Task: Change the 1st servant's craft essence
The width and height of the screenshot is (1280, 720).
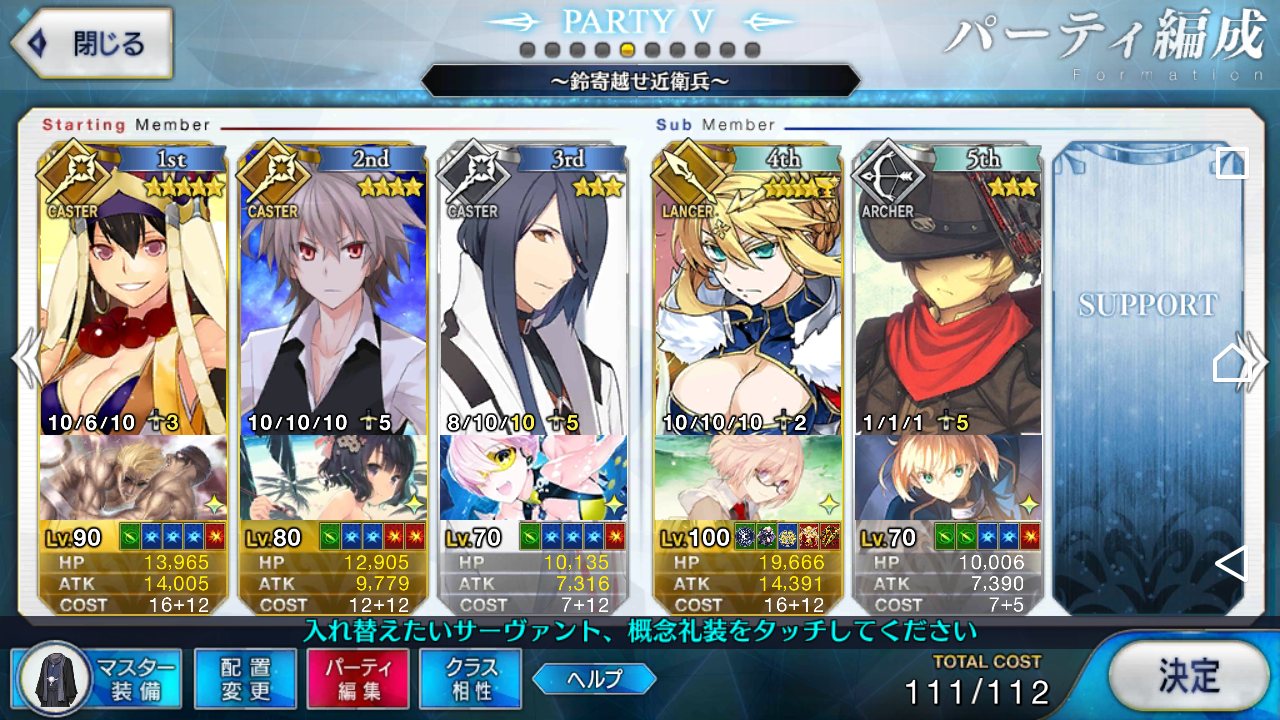Action: [133, 478]
